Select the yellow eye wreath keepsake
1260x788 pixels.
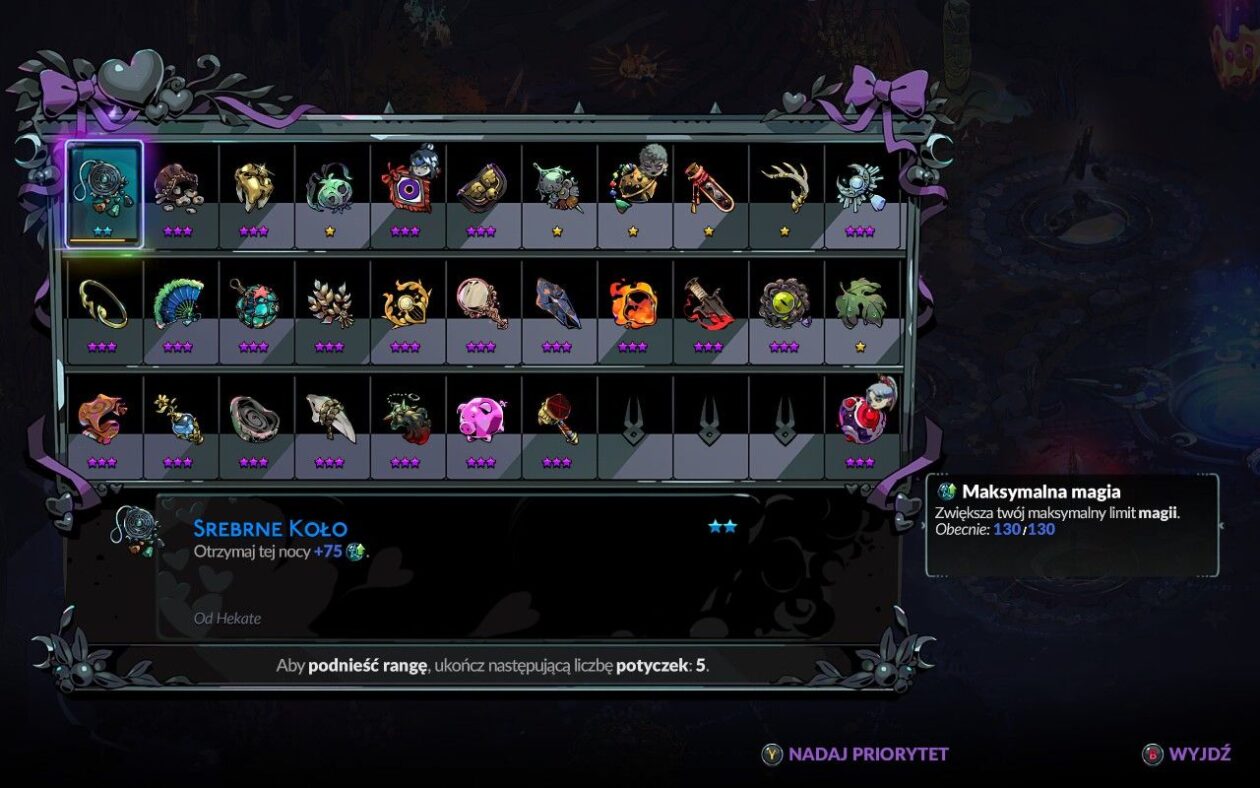[x=785, y=303]
